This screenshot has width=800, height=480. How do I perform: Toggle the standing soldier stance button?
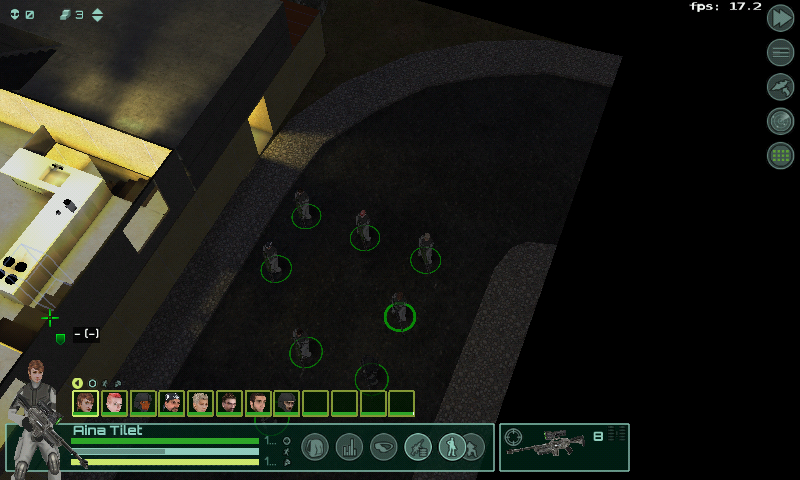452,447
